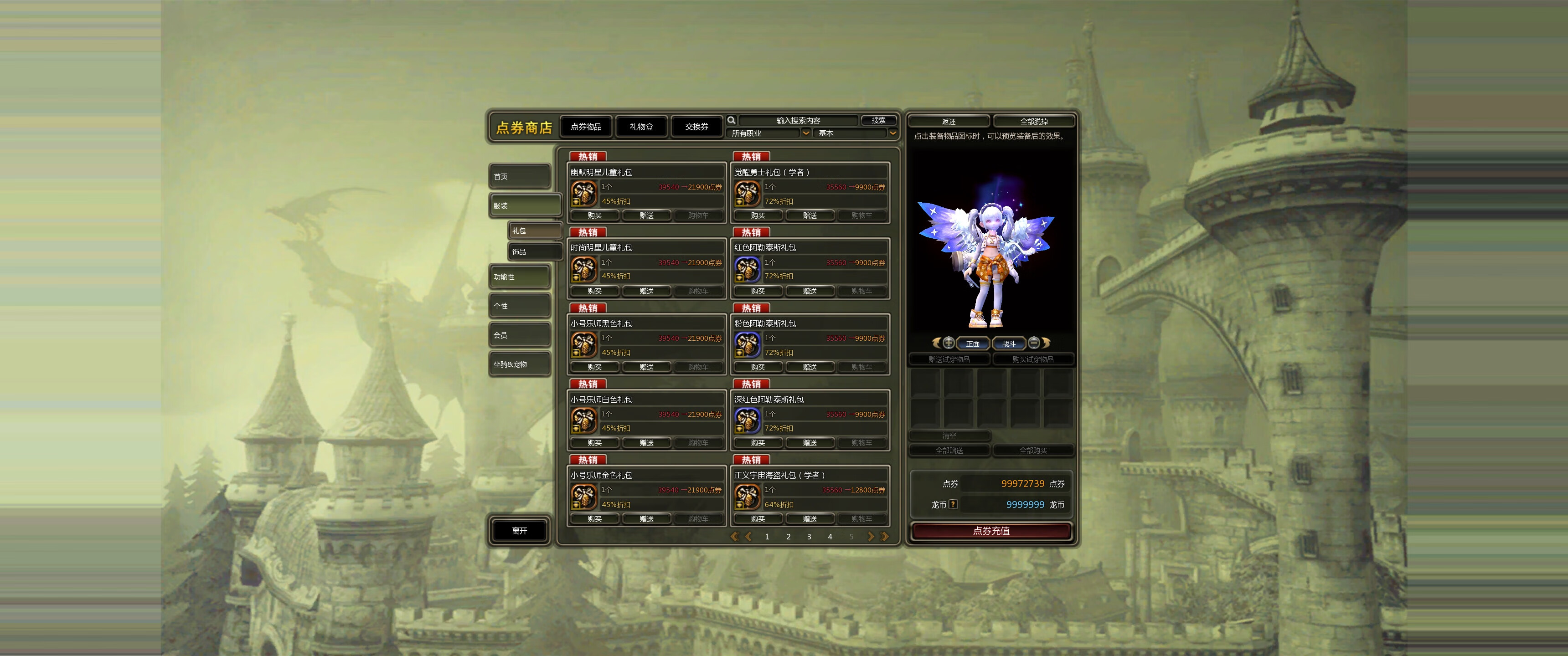This screenshot has width=1568, height=656.
Task: Choose the 饰品 subcategory
Action: tap(534, 251)
